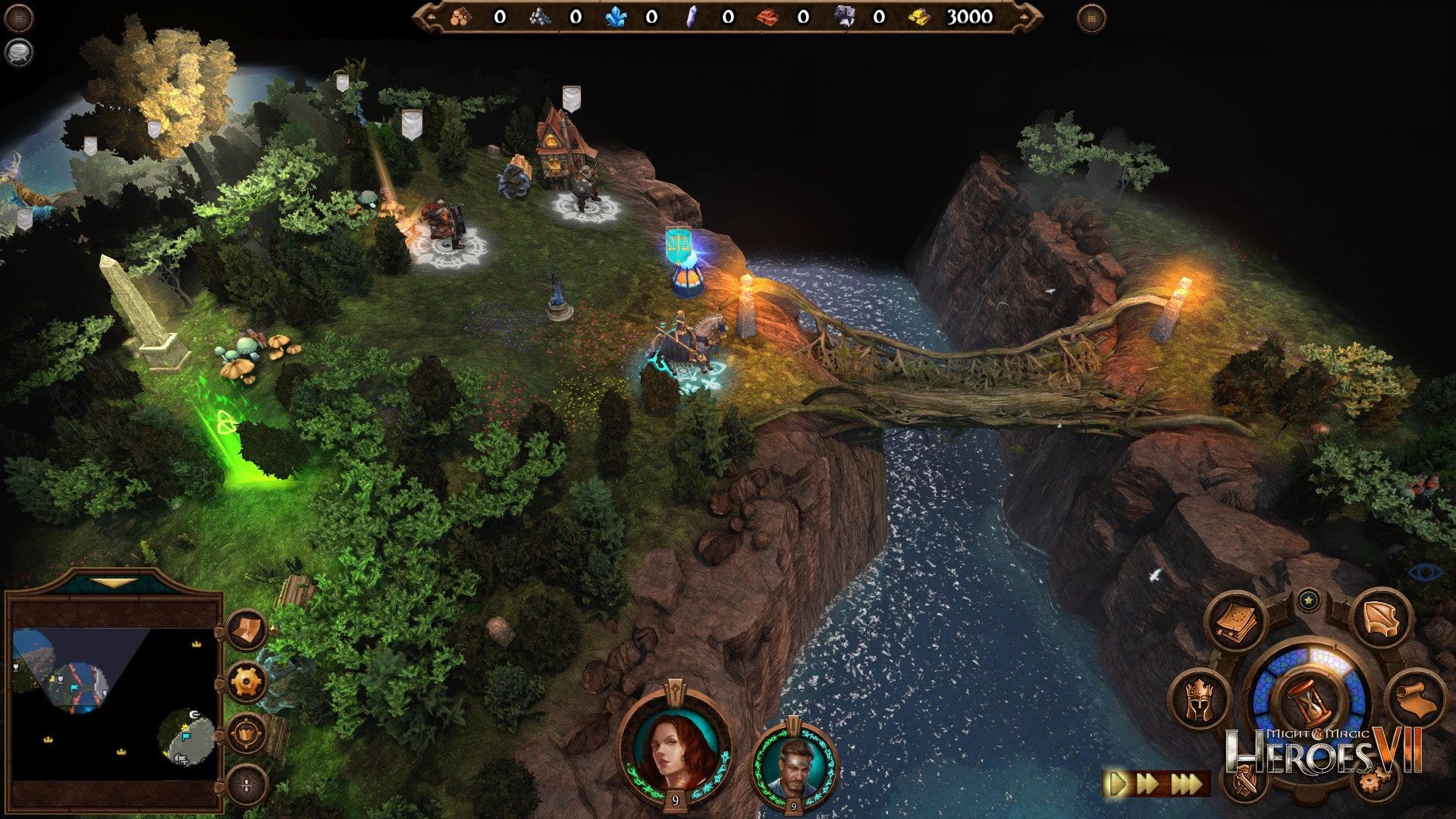This screenshot has height=819, width=1456.
Task: Open the scroll quest log button
Action: point(1415,700)
